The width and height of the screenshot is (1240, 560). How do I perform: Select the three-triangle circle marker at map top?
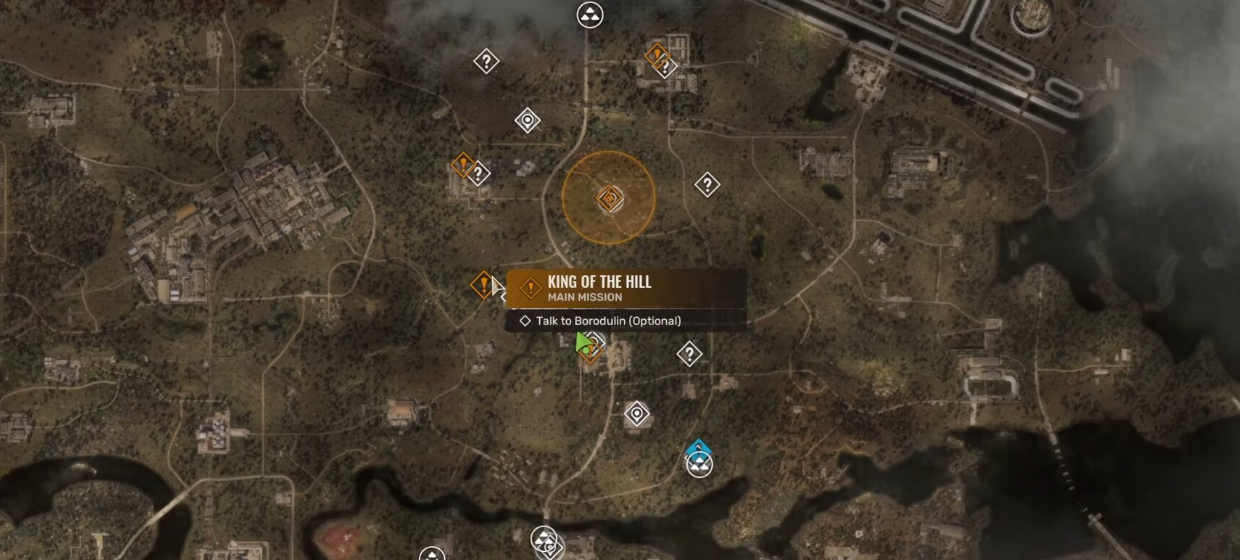pyautogui.click(x=590, y=15)
